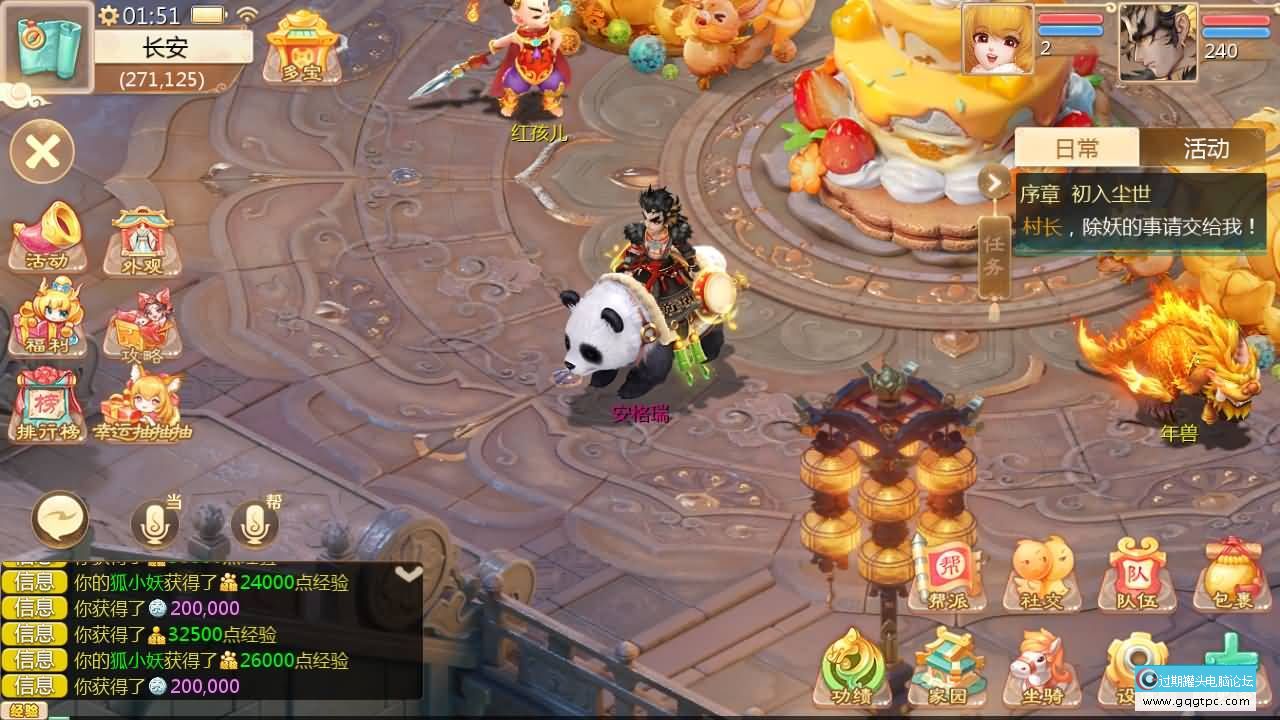Open the 坐骑 mount menu
Screen dimensions: 1280x720
pos(1041,668)
